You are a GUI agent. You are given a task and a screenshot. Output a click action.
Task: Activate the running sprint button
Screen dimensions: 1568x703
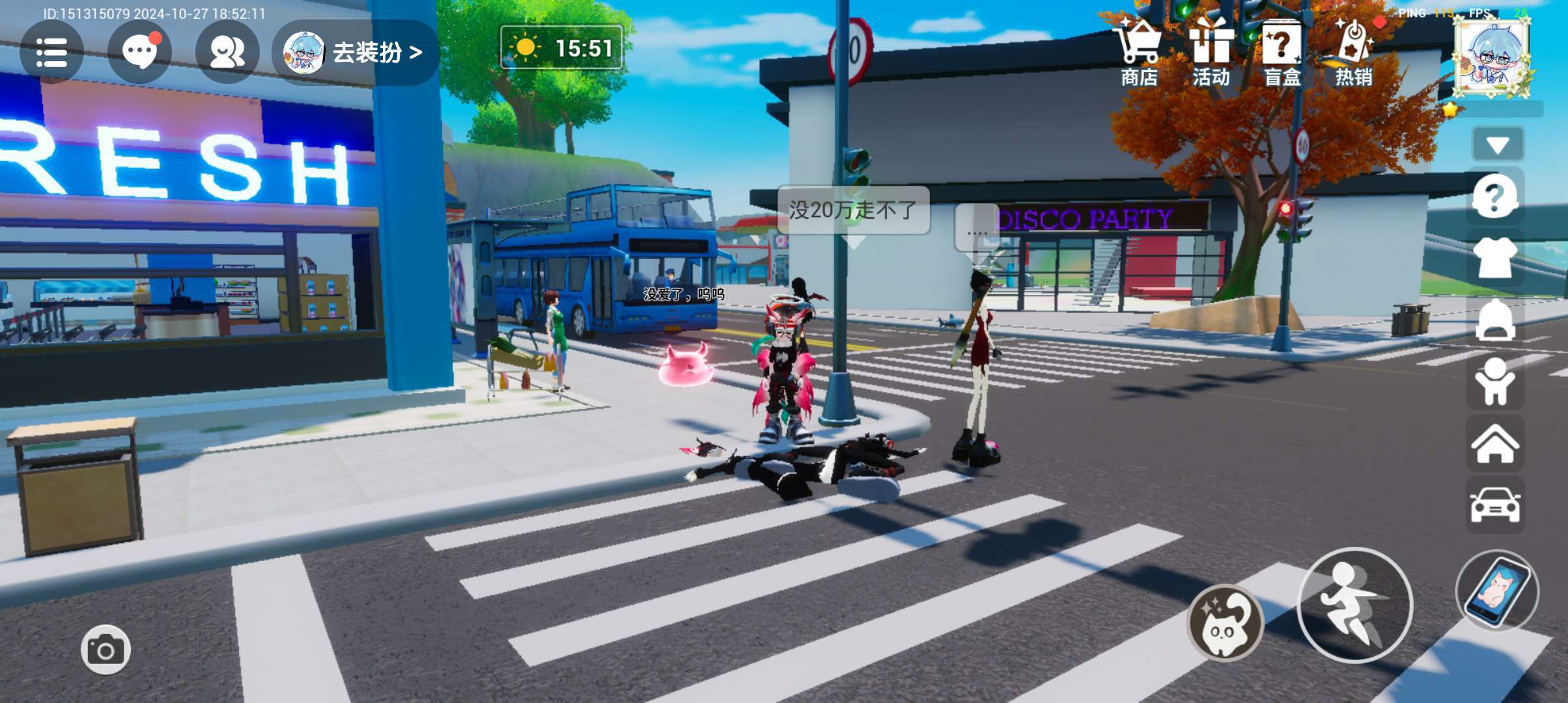(x=1355, y=605)
